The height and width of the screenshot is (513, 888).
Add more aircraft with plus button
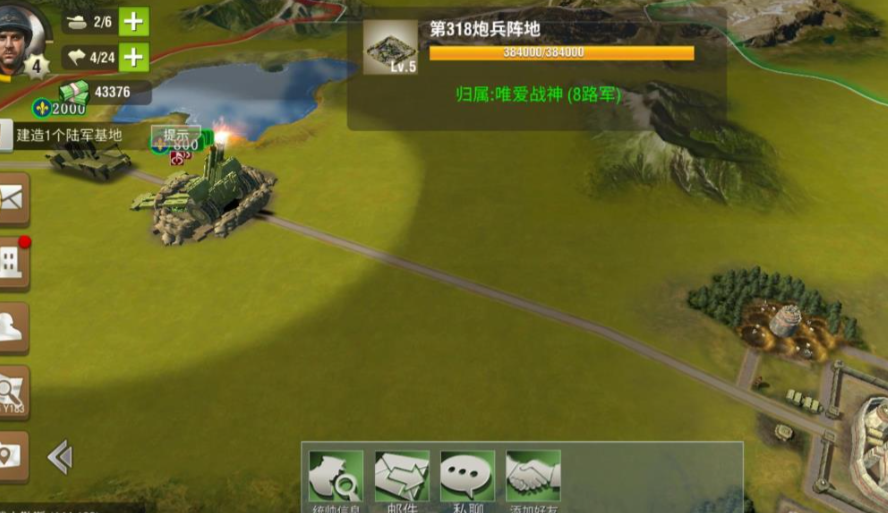tap(133, 57)
